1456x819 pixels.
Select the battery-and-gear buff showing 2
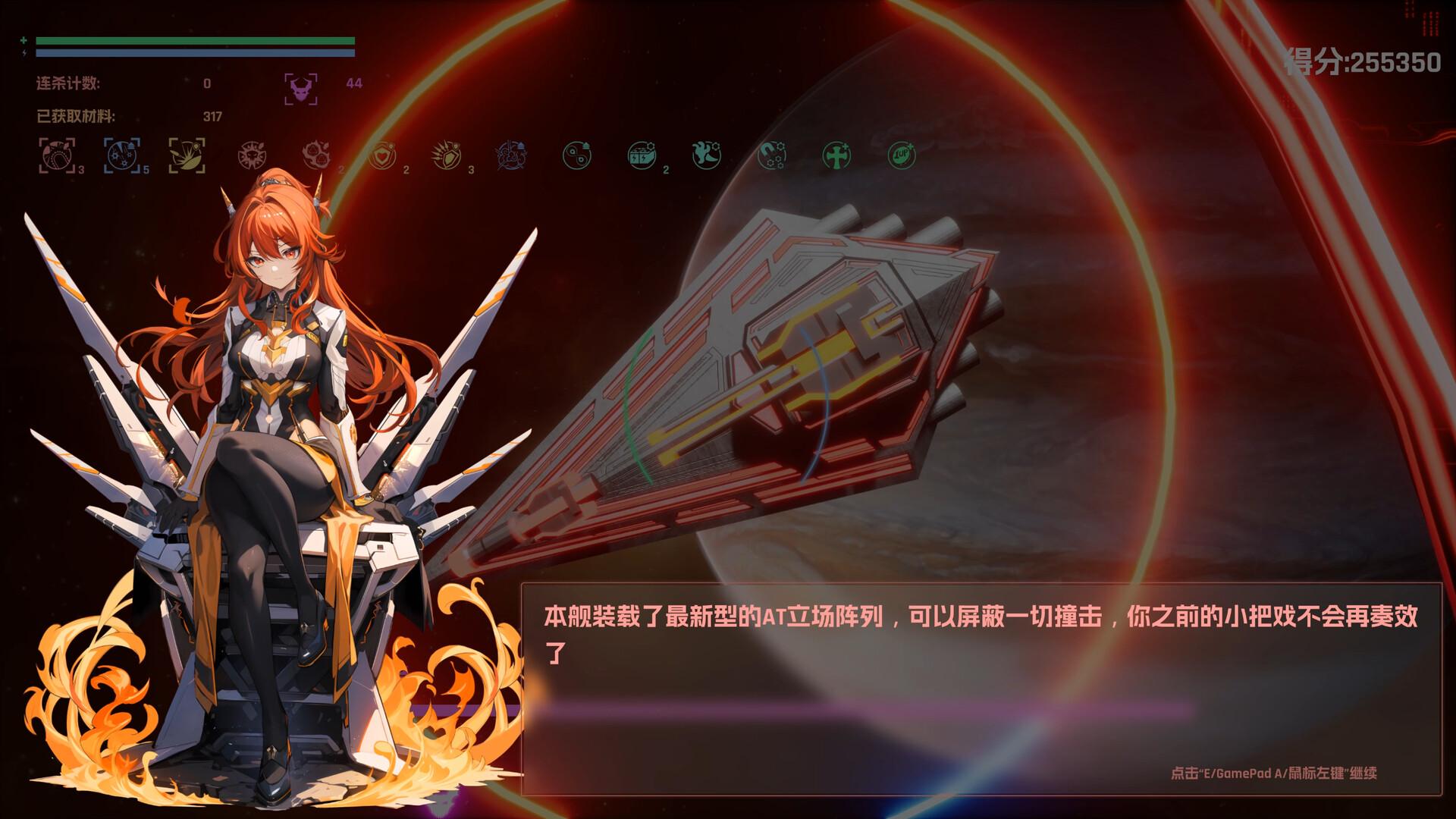[641, 155]
